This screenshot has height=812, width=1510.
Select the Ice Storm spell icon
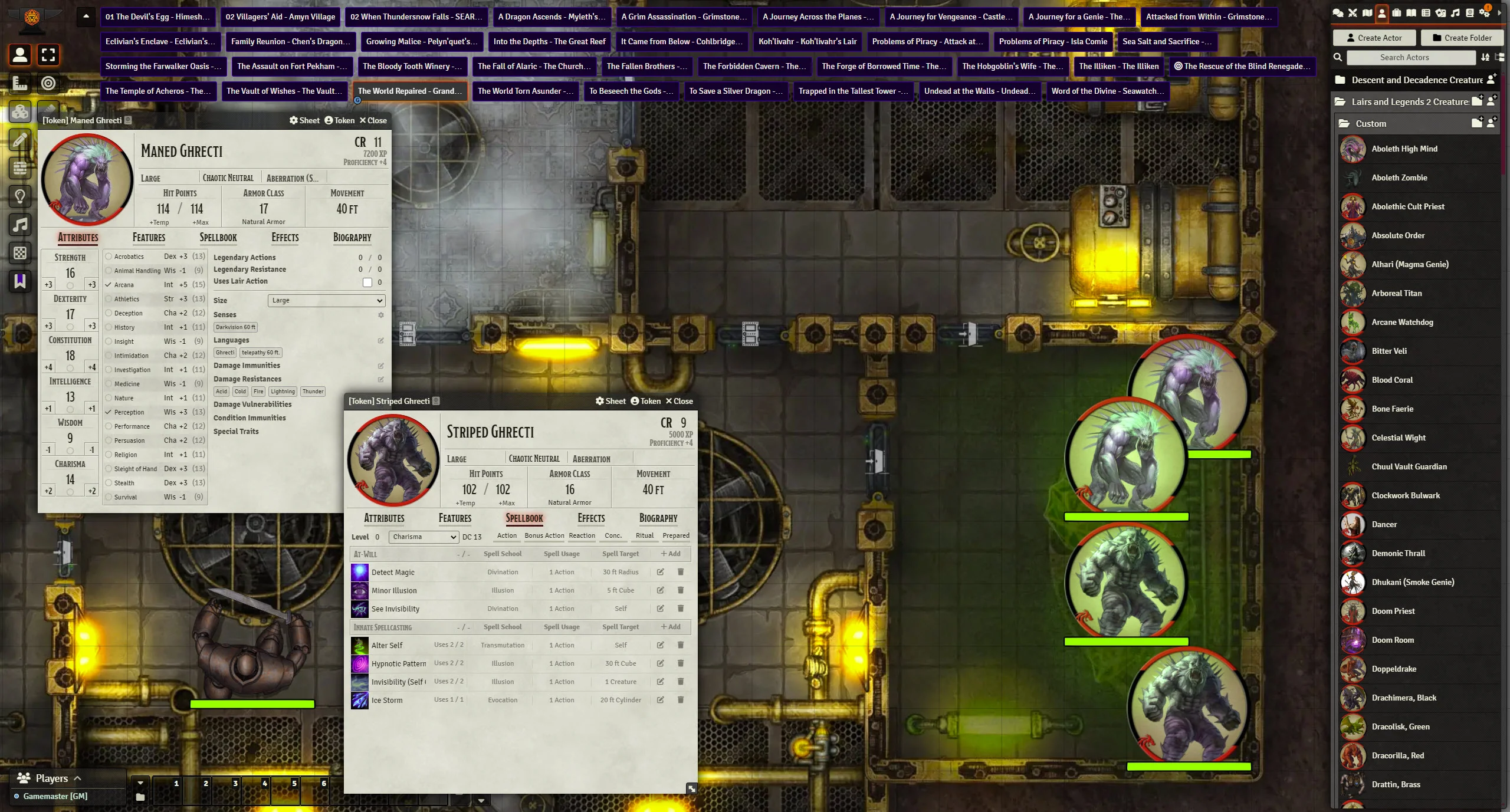tap(359, 700)
